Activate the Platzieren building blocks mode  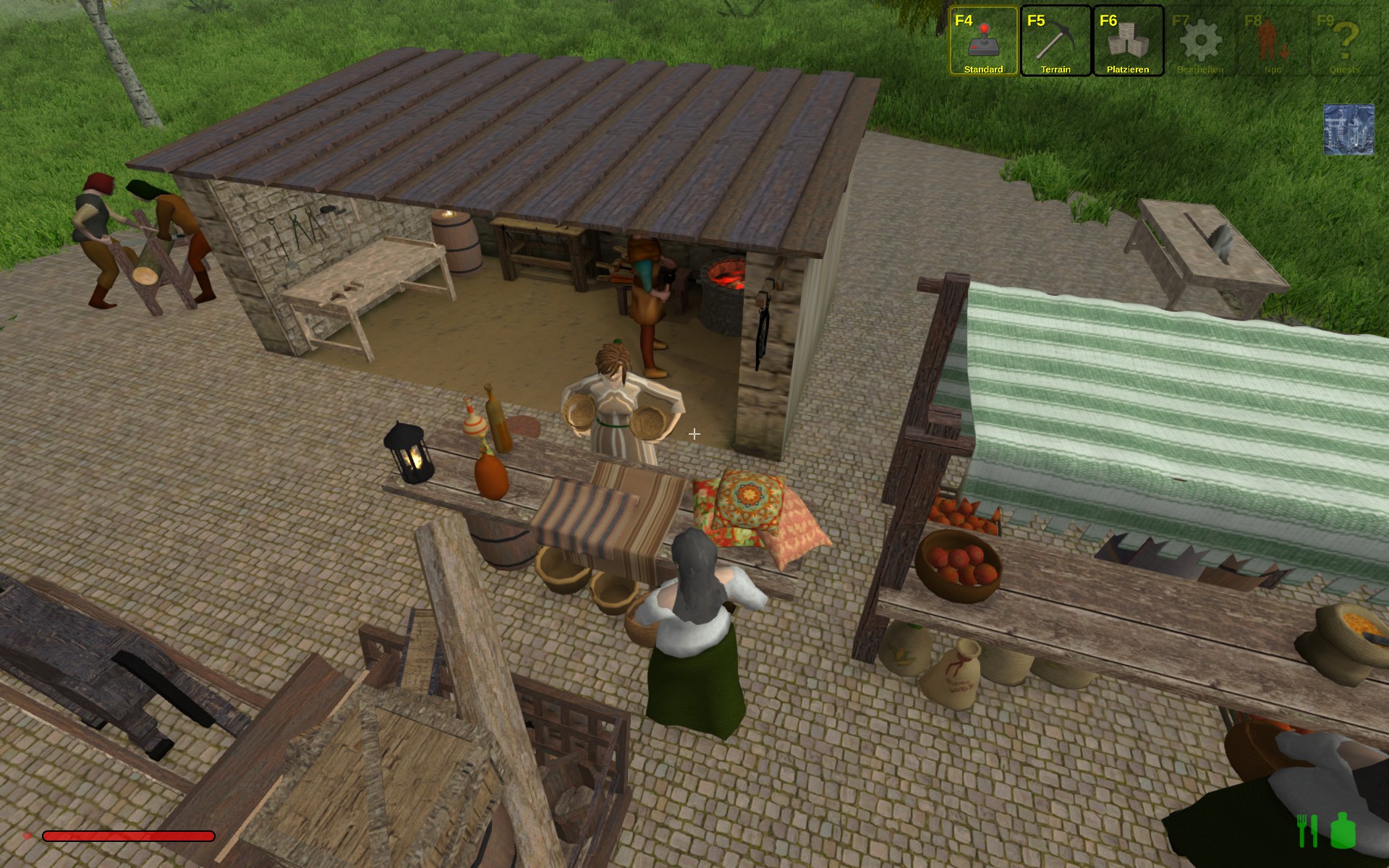coord(1128,41)
